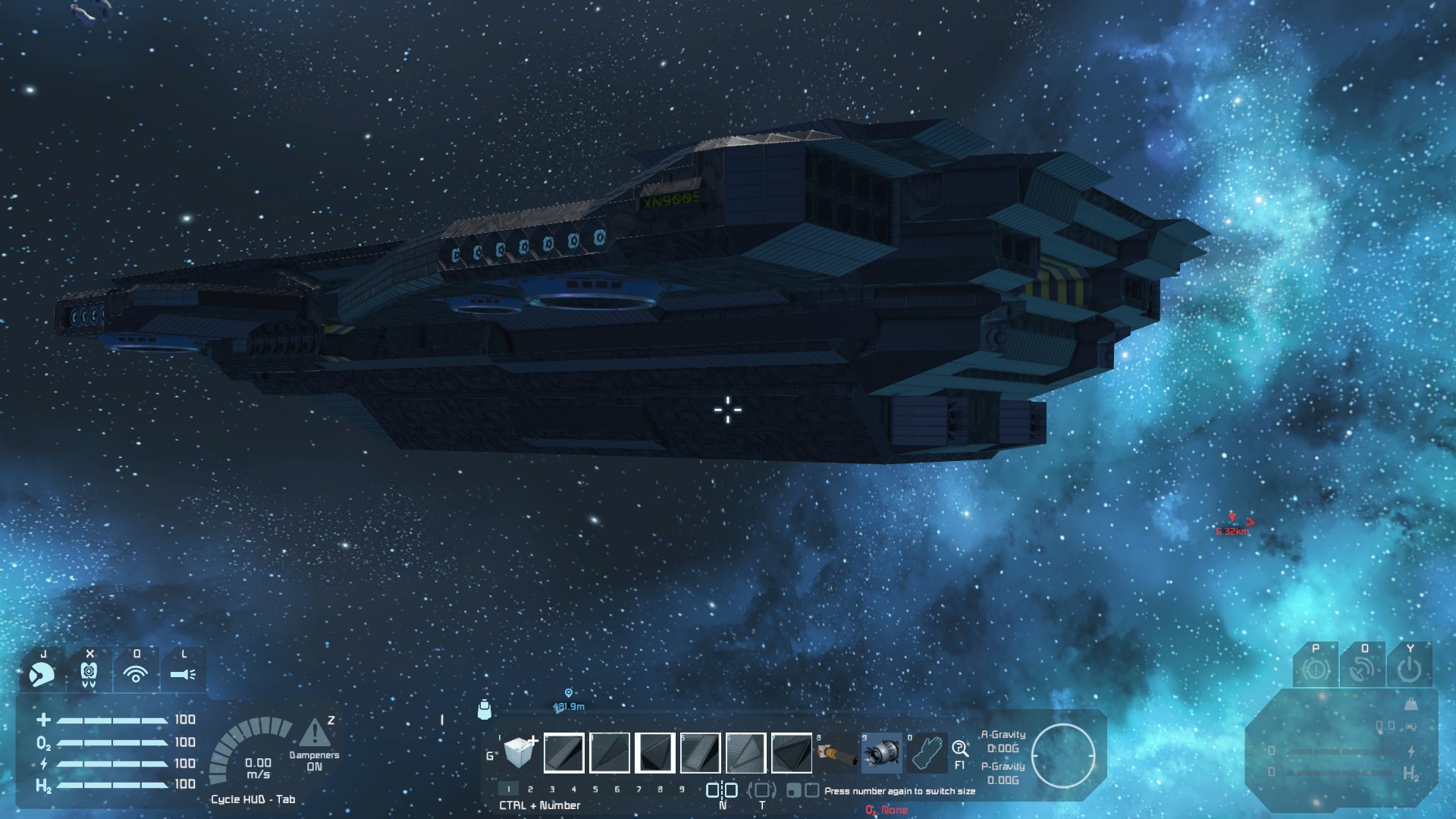
Task: Toggle the parking brake icon
Action: [x=1316, y=670]
